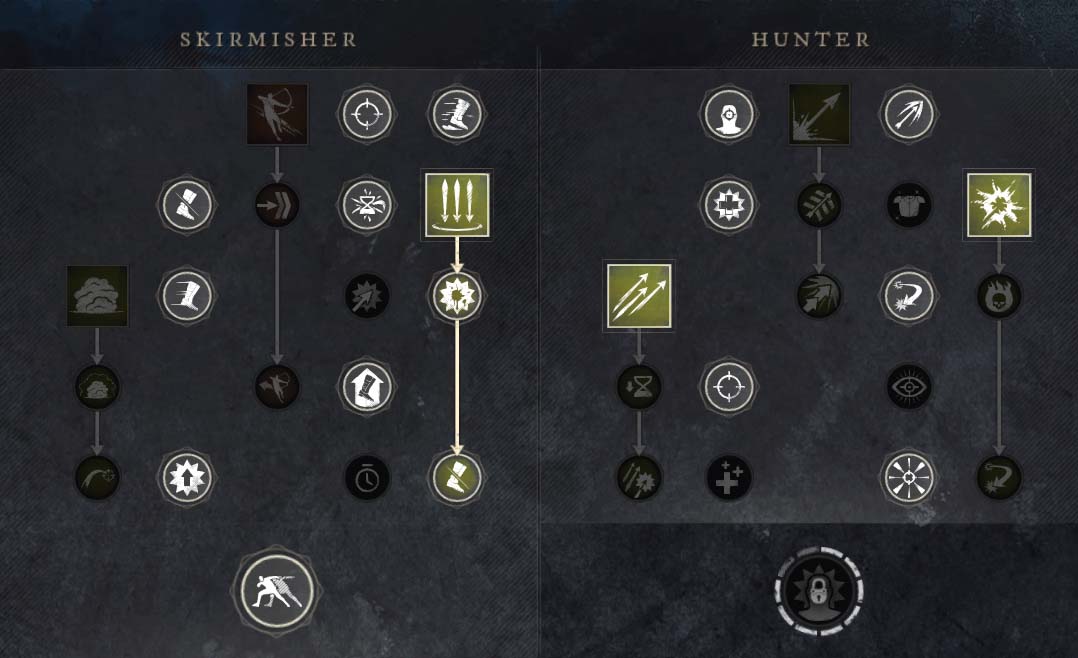The height and width of the screenshot is (658, 1078).
Task: Click the hooded head passive node
Action: point(729,114)
